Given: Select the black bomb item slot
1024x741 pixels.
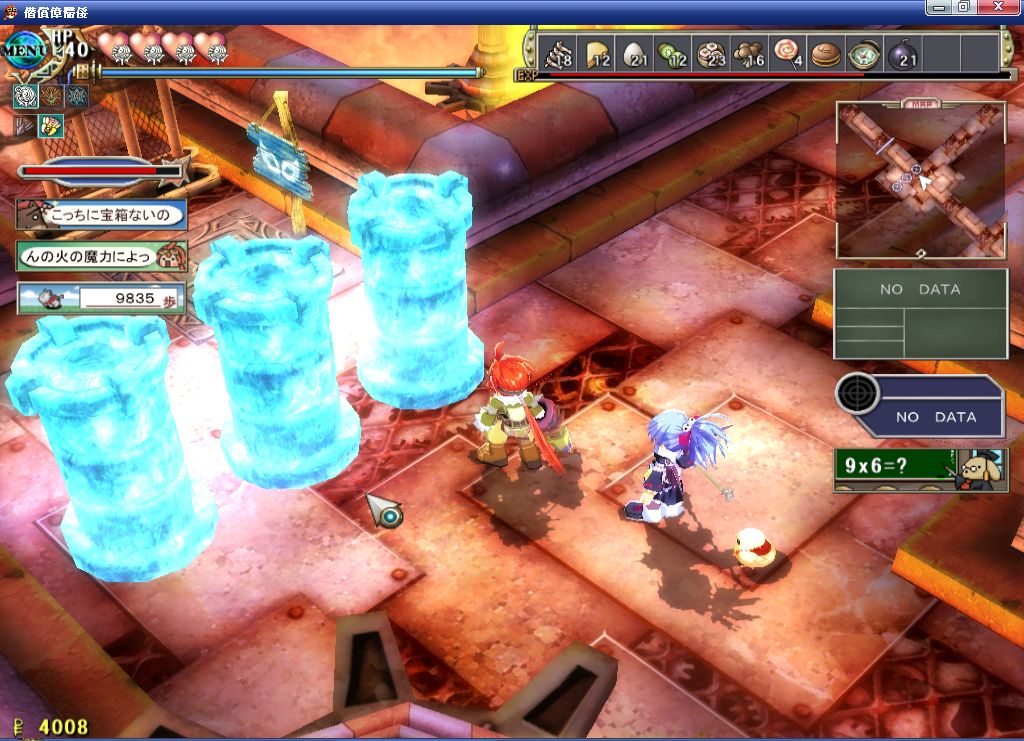Looking at the screenshot, I should click(901, 53).
